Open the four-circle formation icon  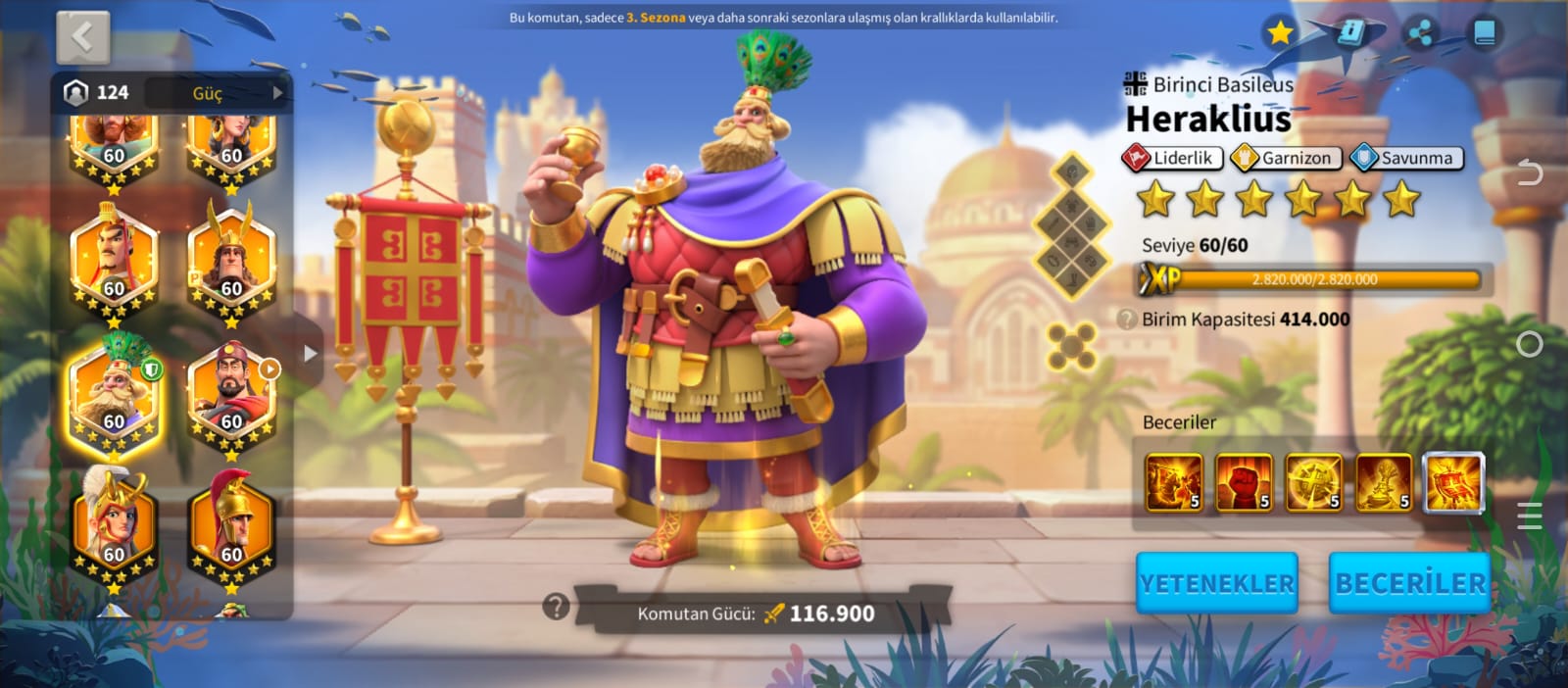click(1071, 346)
